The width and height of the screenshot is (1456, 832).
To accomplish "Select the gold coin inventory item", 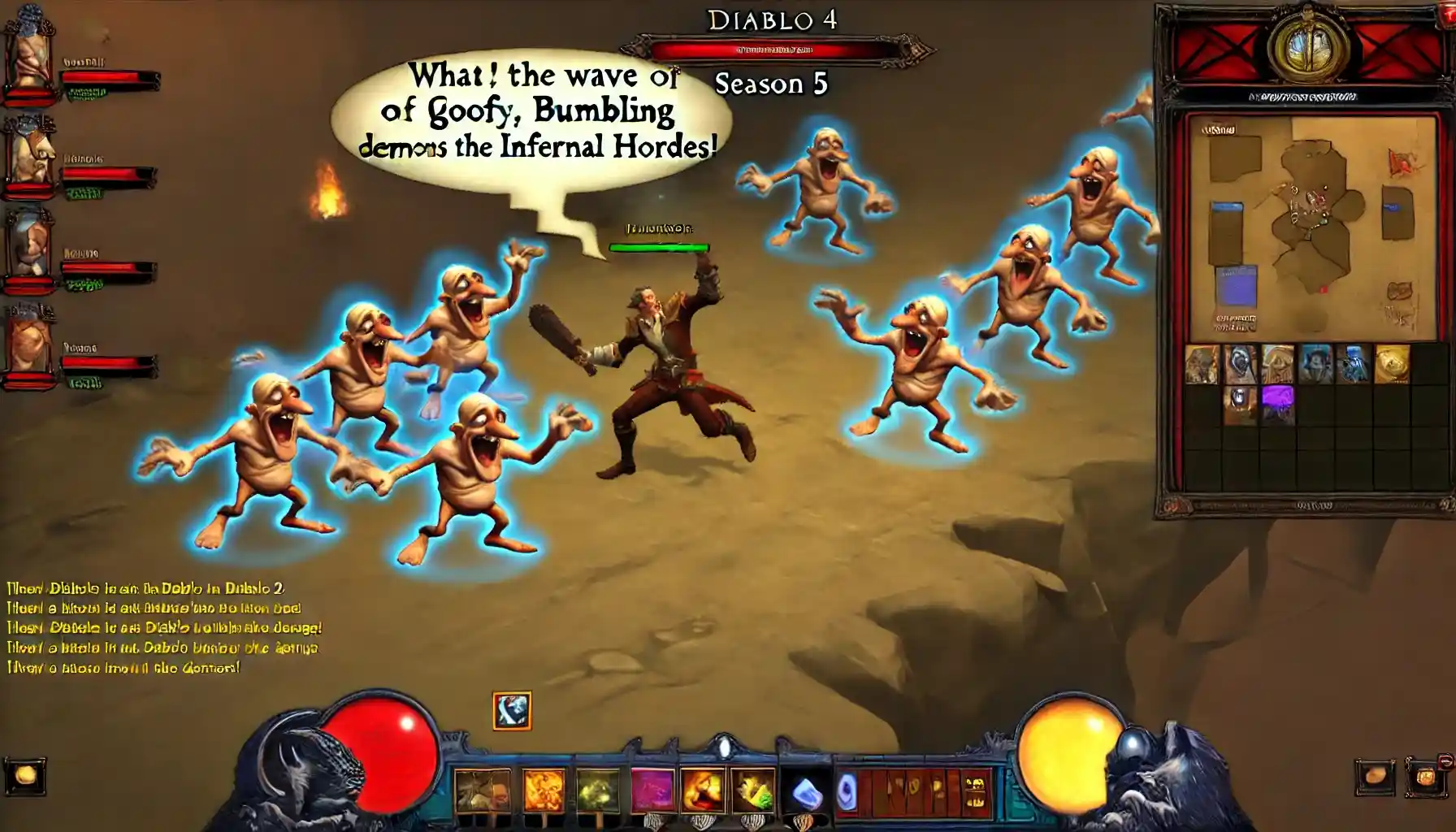I will click(x=1392, y=364).
